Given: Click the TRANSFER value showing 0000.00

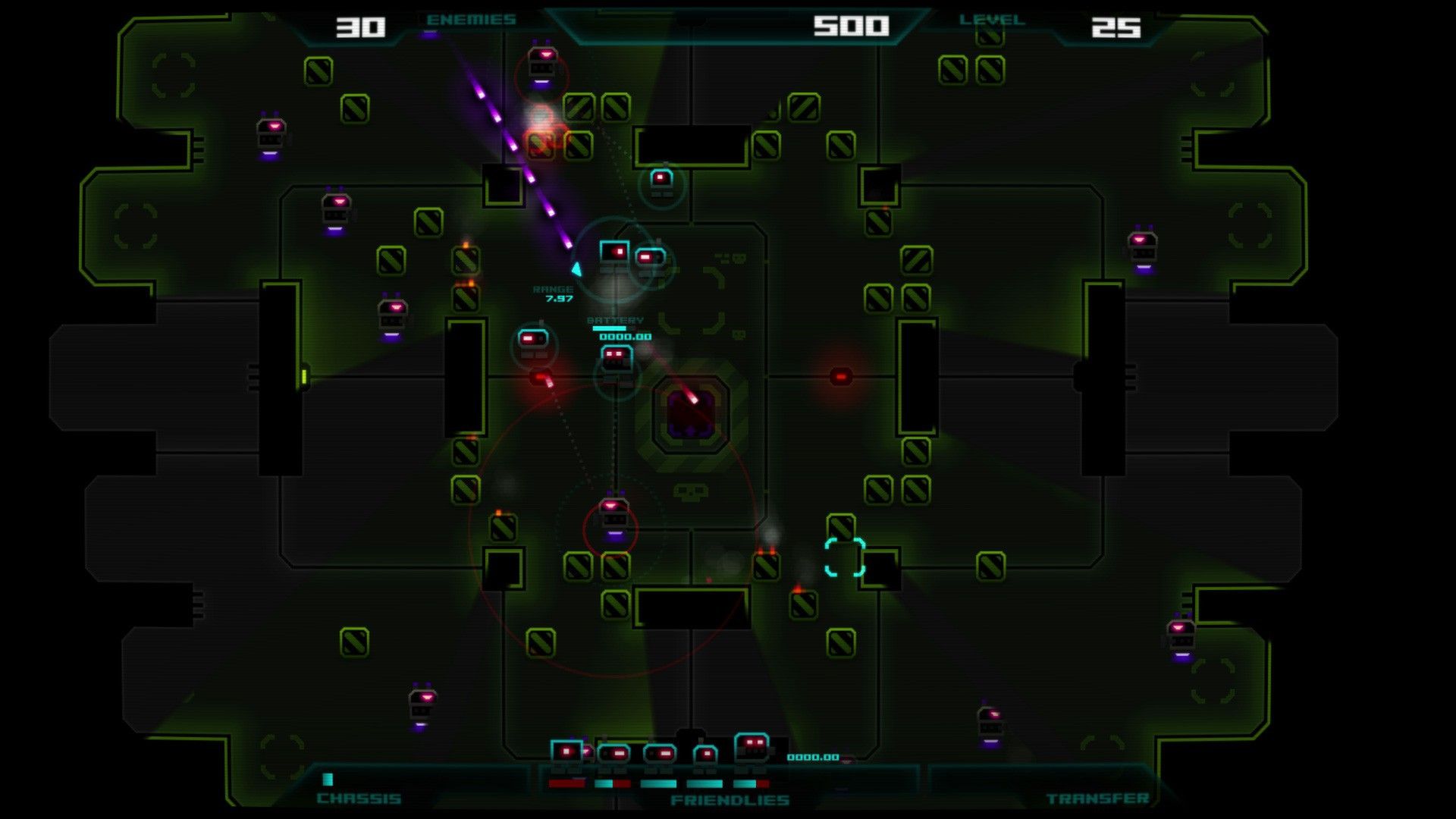Looking at the screenshot, I should 814,756.
